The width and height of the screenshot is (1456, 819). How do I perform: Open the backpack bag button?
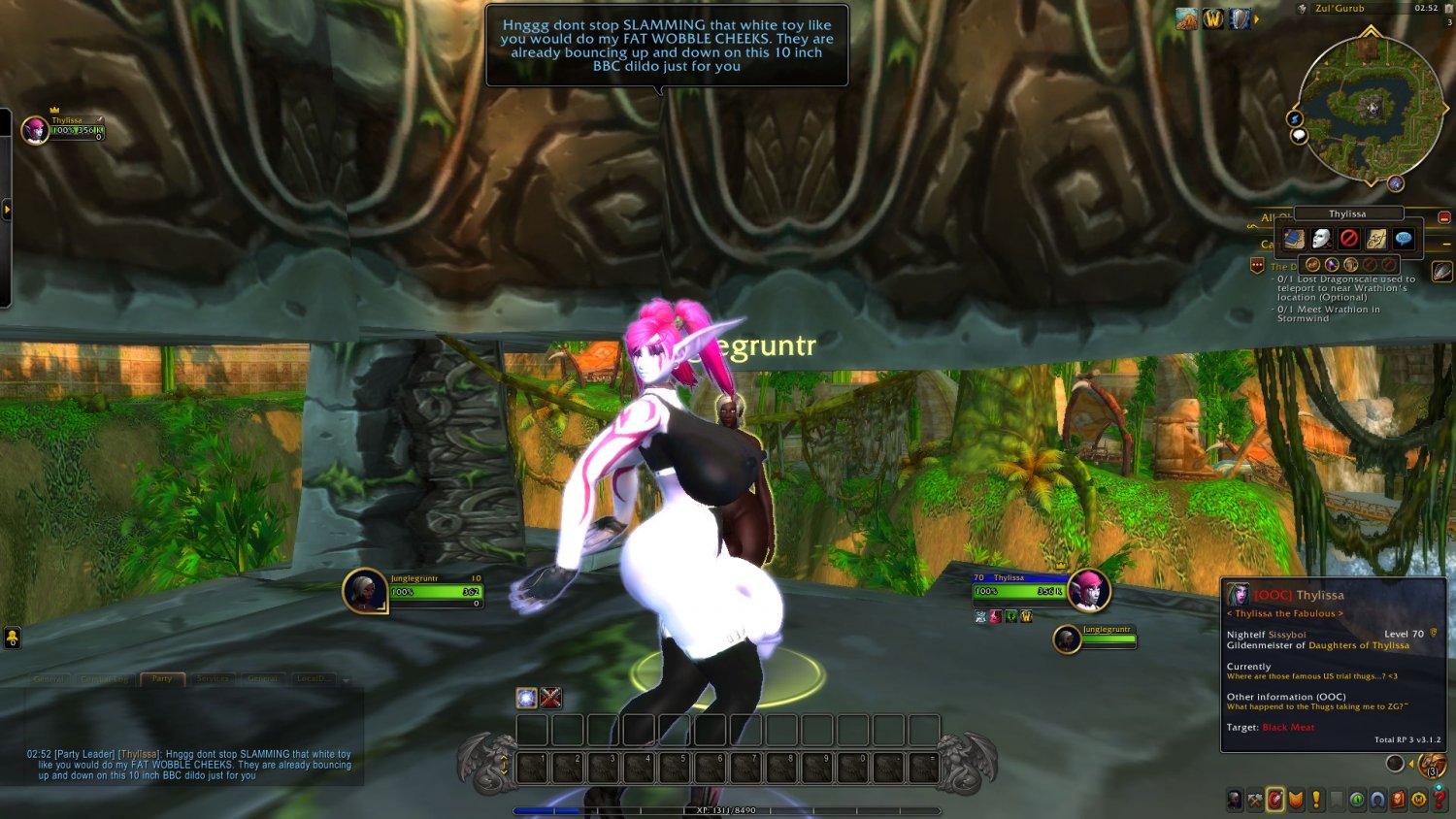tap(1433, 765)
